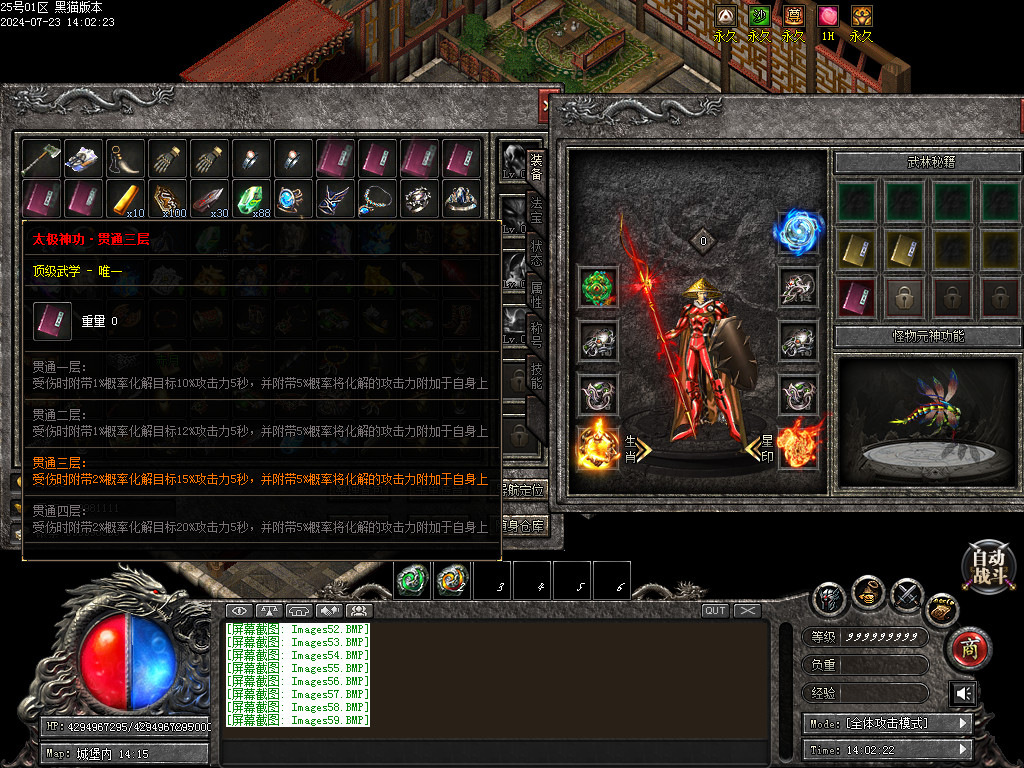Click the 生肖 zodiac equipment slot

[x=598, y=446]
